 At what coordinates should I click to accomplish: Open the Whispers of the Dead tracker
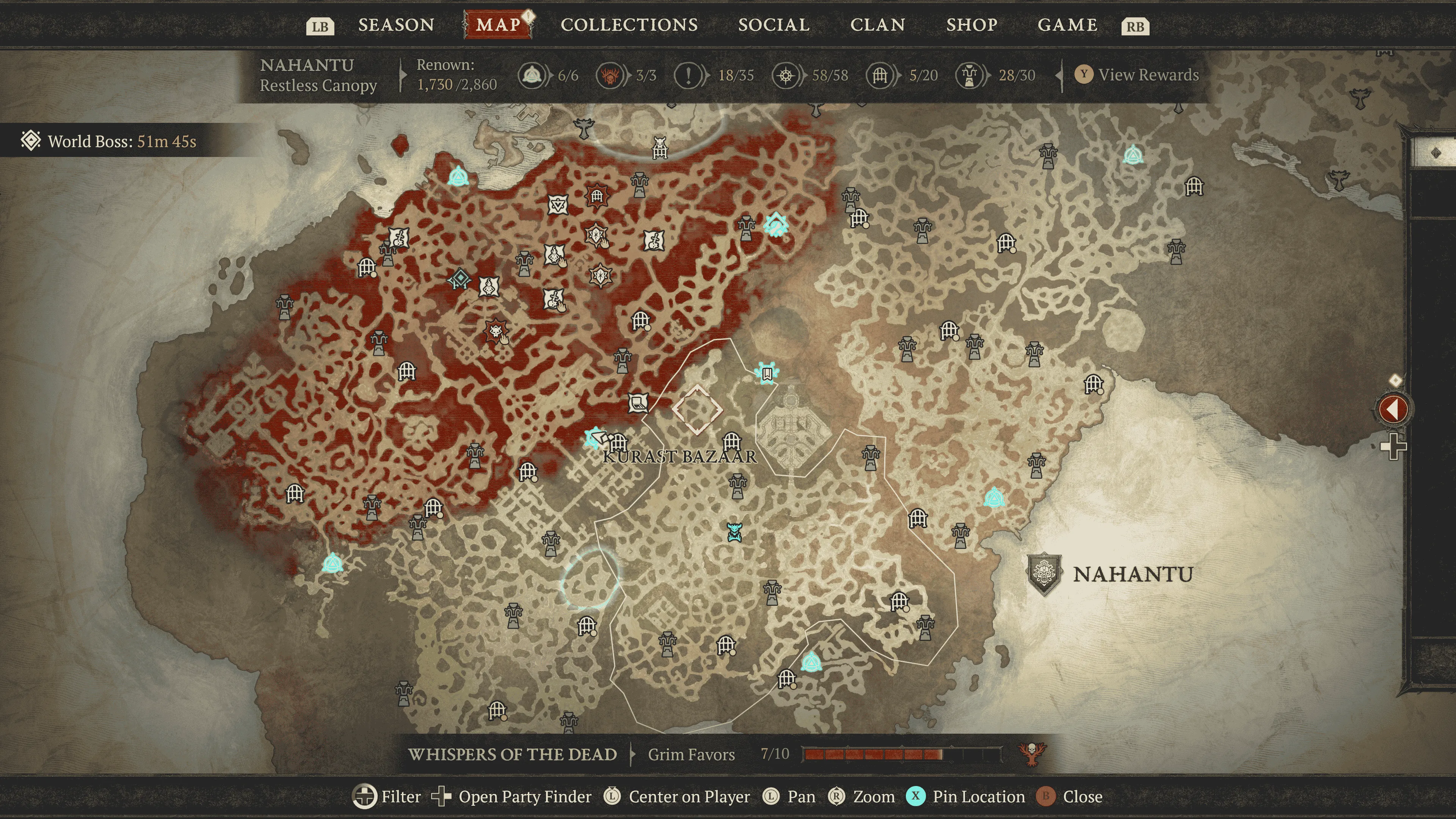click(512, 755)
